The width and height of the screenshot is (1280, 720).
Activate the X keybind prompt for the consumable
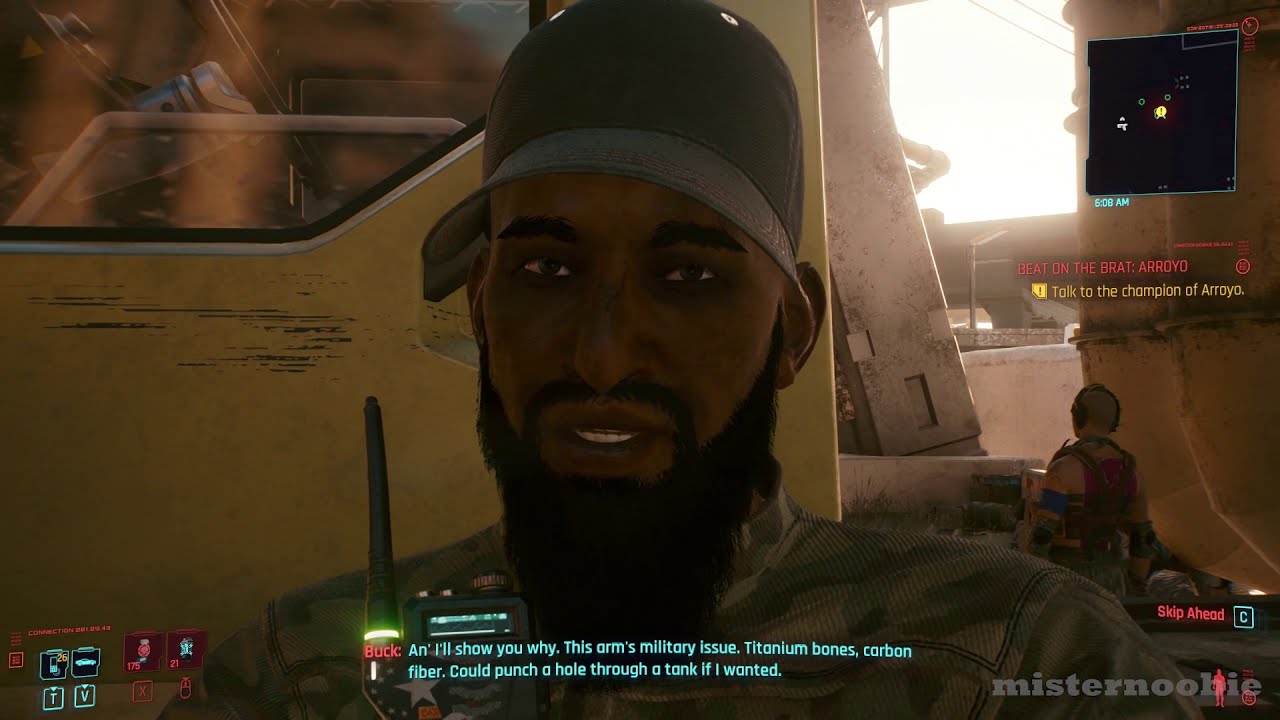(x=142, y=692)
